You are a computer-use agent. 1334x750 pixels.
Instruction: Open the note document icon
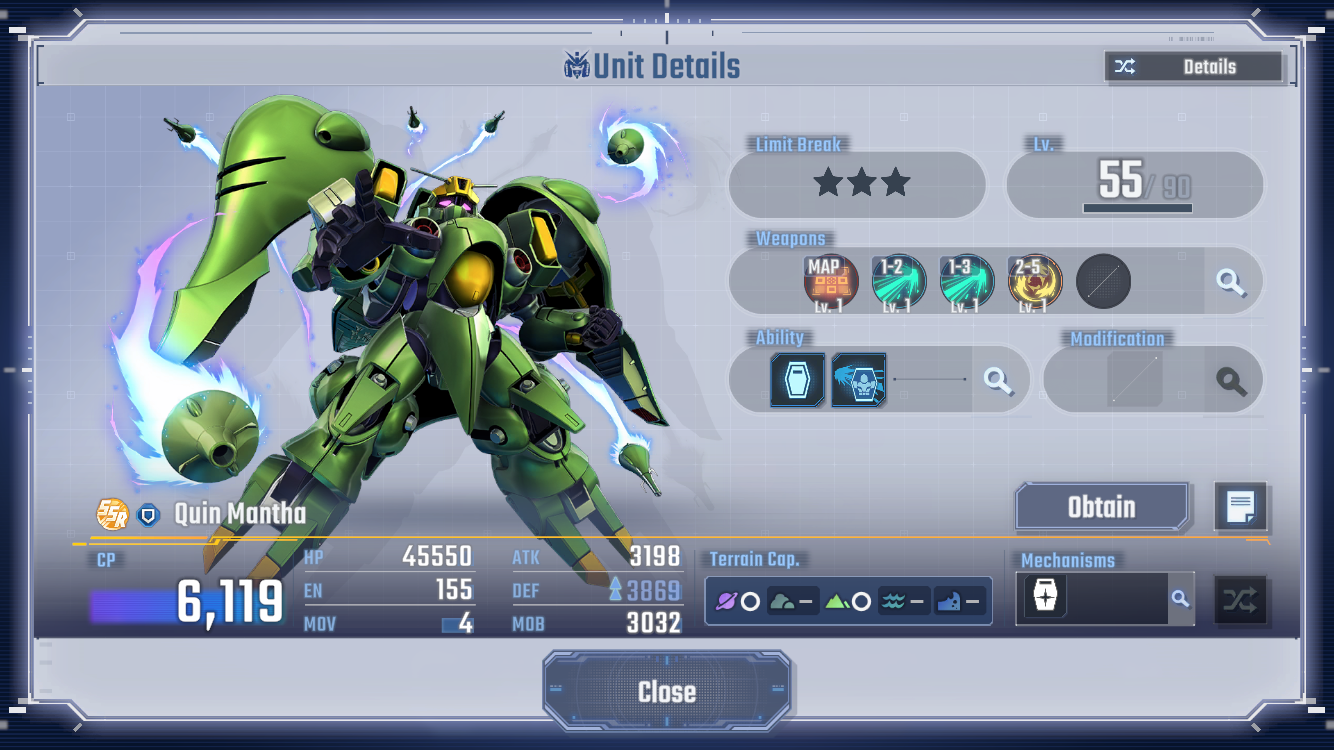click(x=1240, y=507)
